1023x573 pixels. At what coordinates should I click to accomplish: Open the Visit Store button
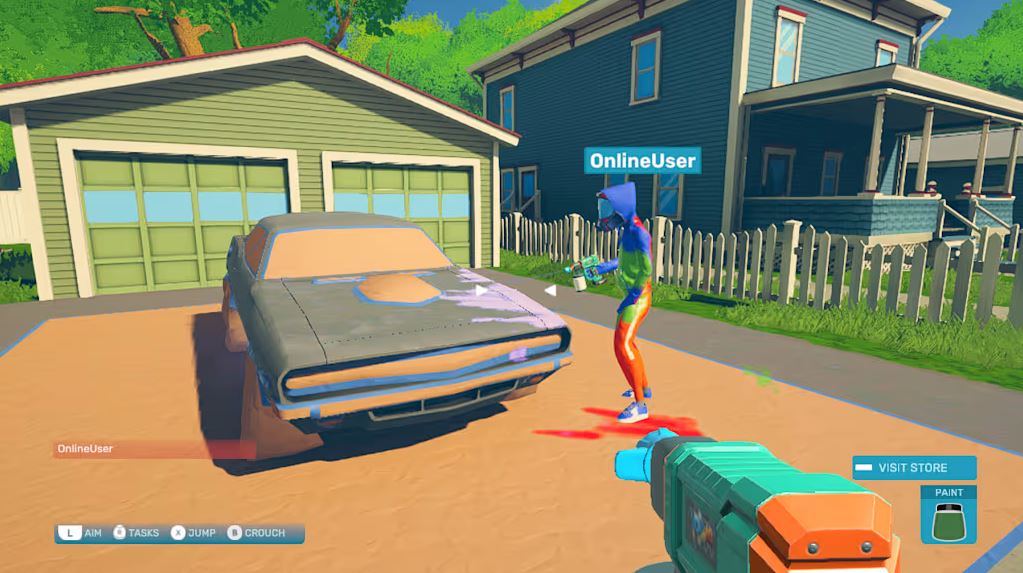tap(913, 468)
